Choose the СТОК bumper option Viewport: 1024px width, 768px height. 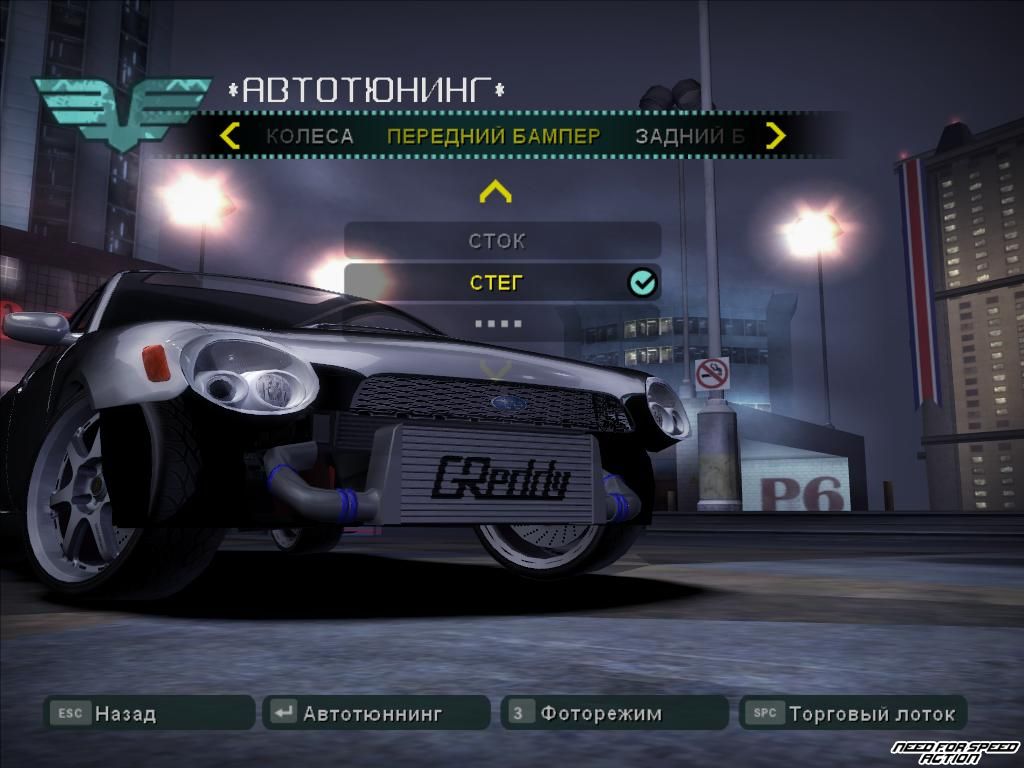pos(502,241)
